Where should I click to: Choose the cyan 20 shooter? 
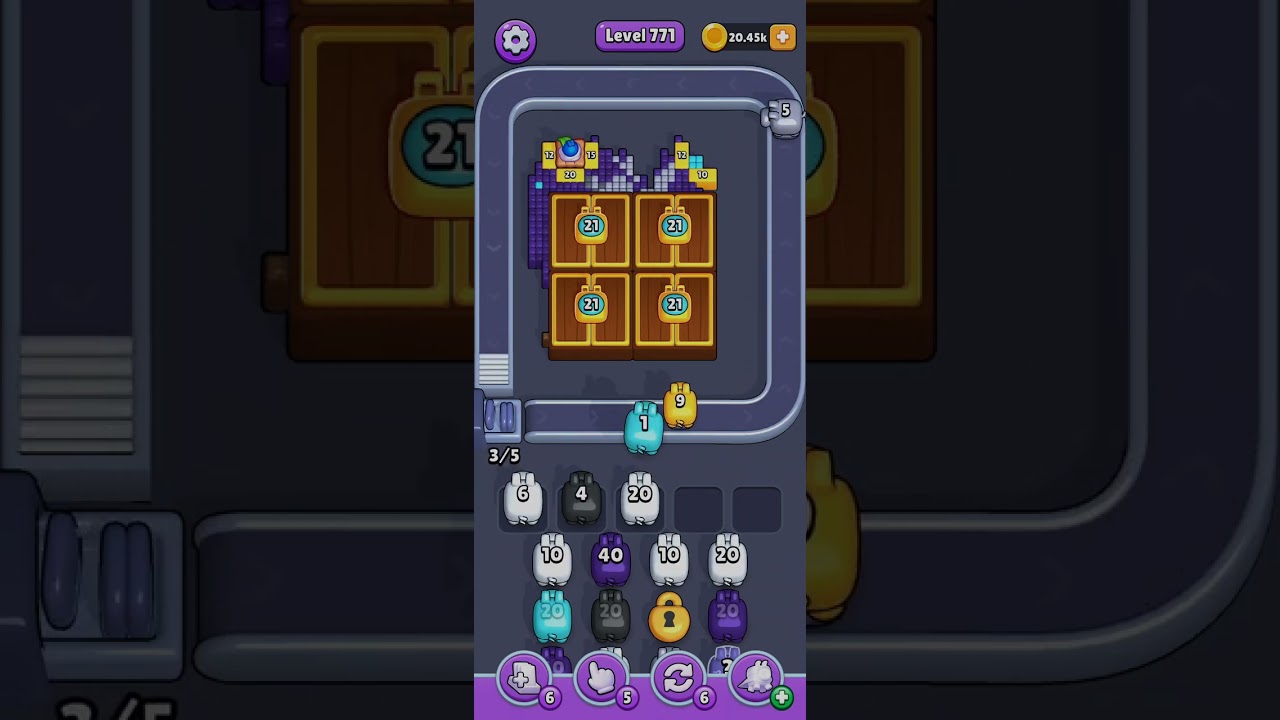pyautogui.click(x=552, y=616)
